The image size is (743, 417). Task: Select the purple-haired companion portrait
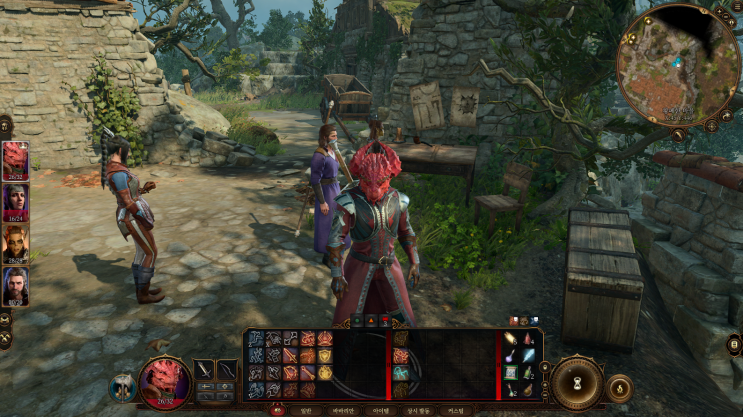pos(16,202)
